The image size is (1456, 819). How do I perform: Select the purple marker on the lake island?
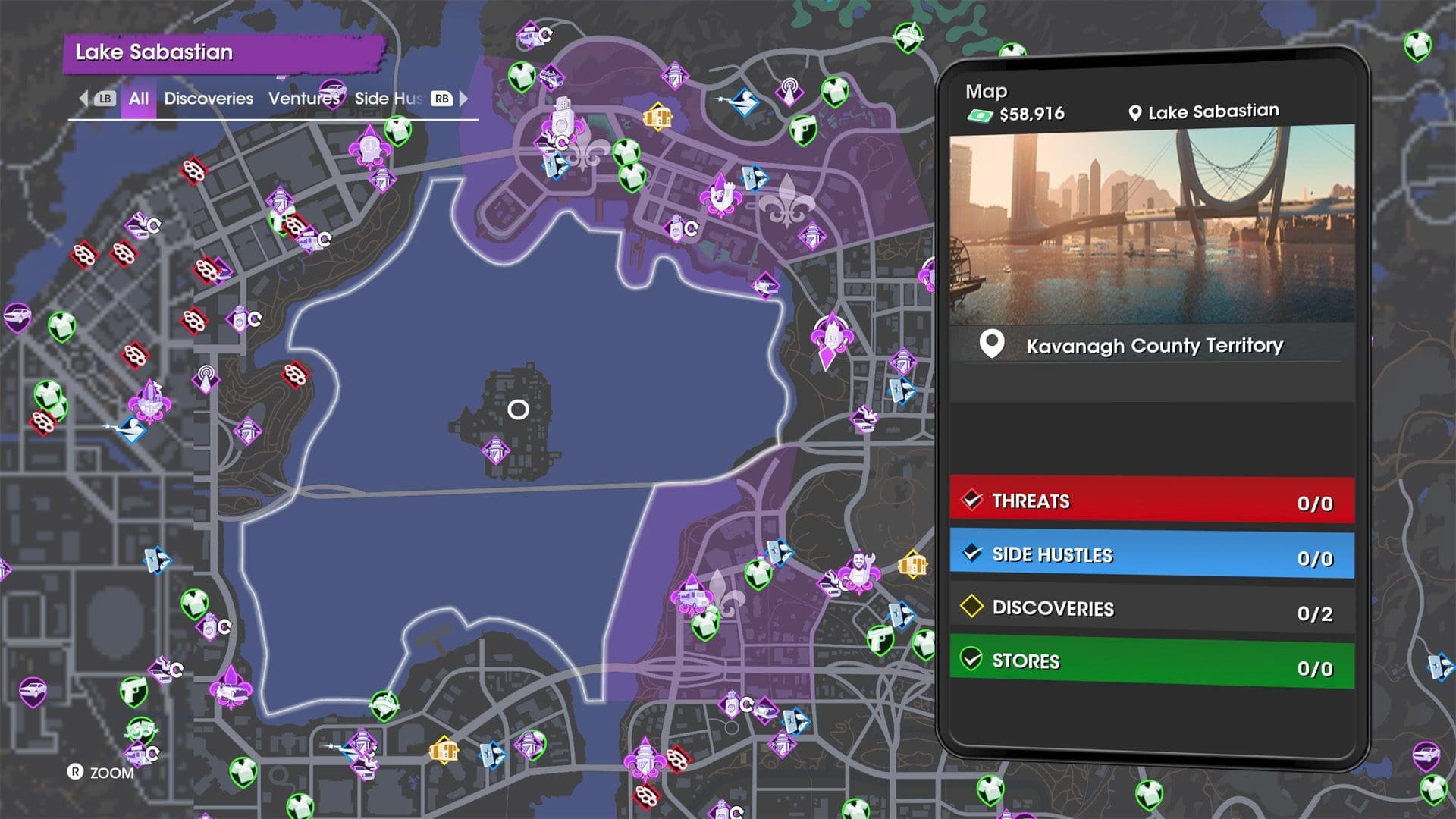pyautogui.click(x=495, y=451)
